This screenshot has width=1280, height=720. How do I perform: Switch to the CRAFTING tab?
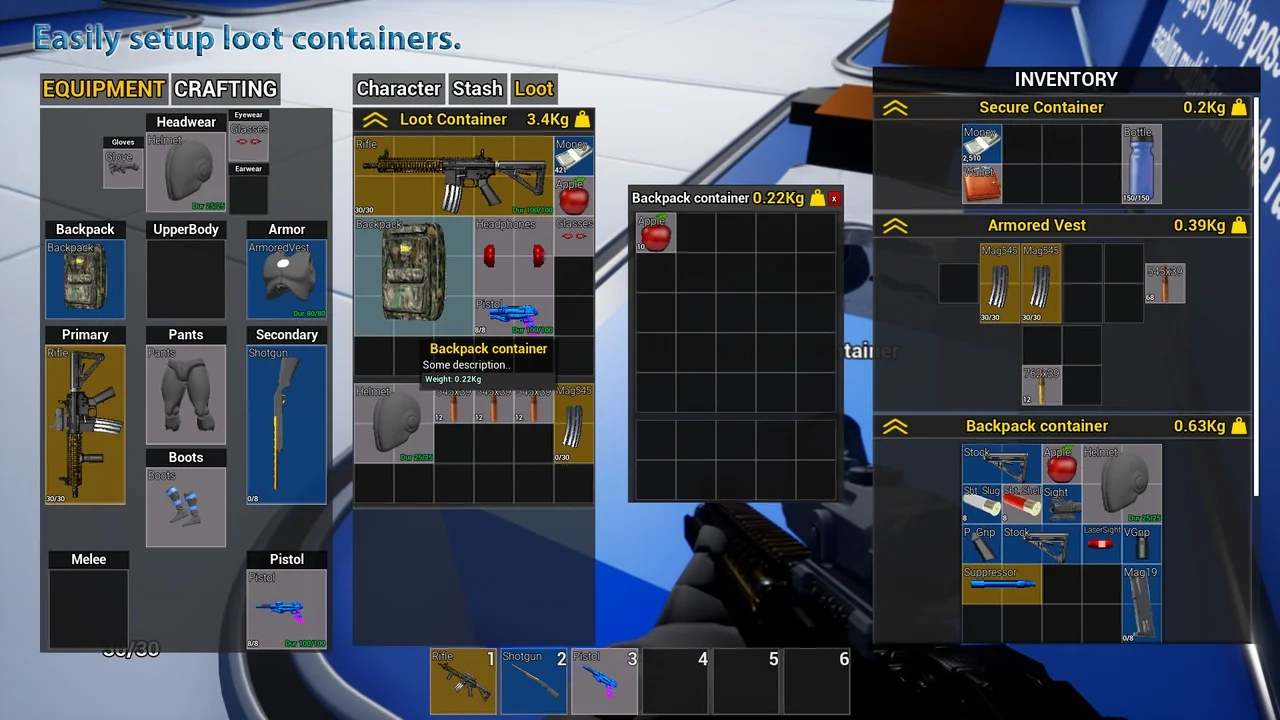coord(224,89)
